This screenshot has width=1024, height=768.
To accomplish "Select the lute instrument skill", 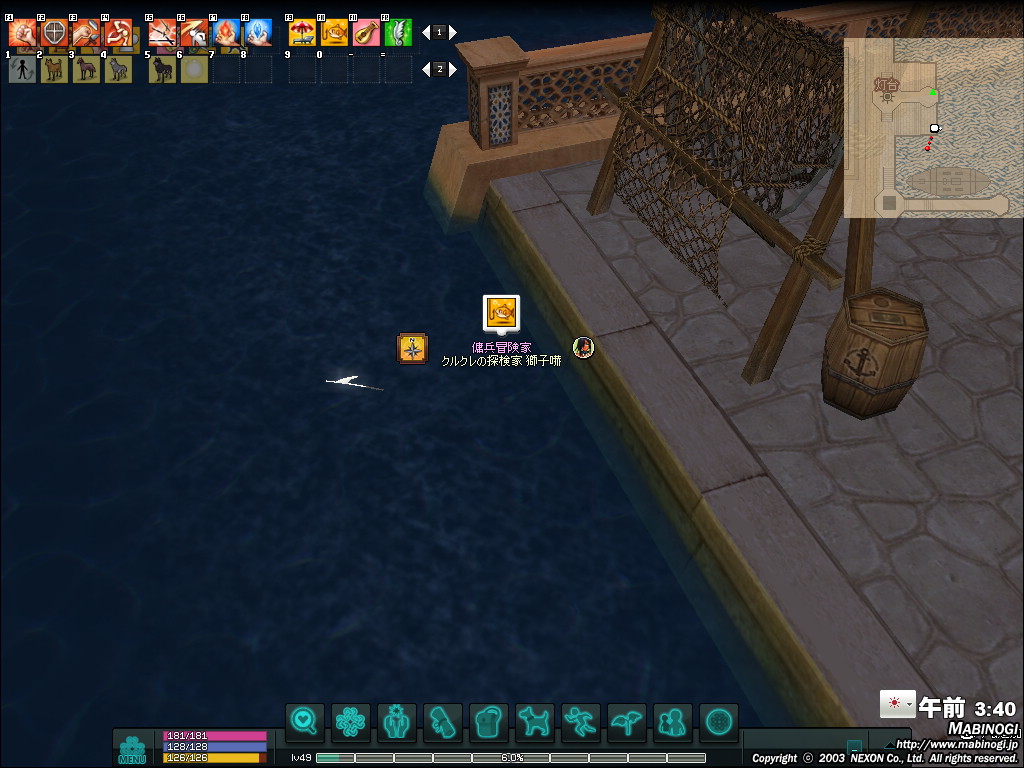I will point(366,33).
